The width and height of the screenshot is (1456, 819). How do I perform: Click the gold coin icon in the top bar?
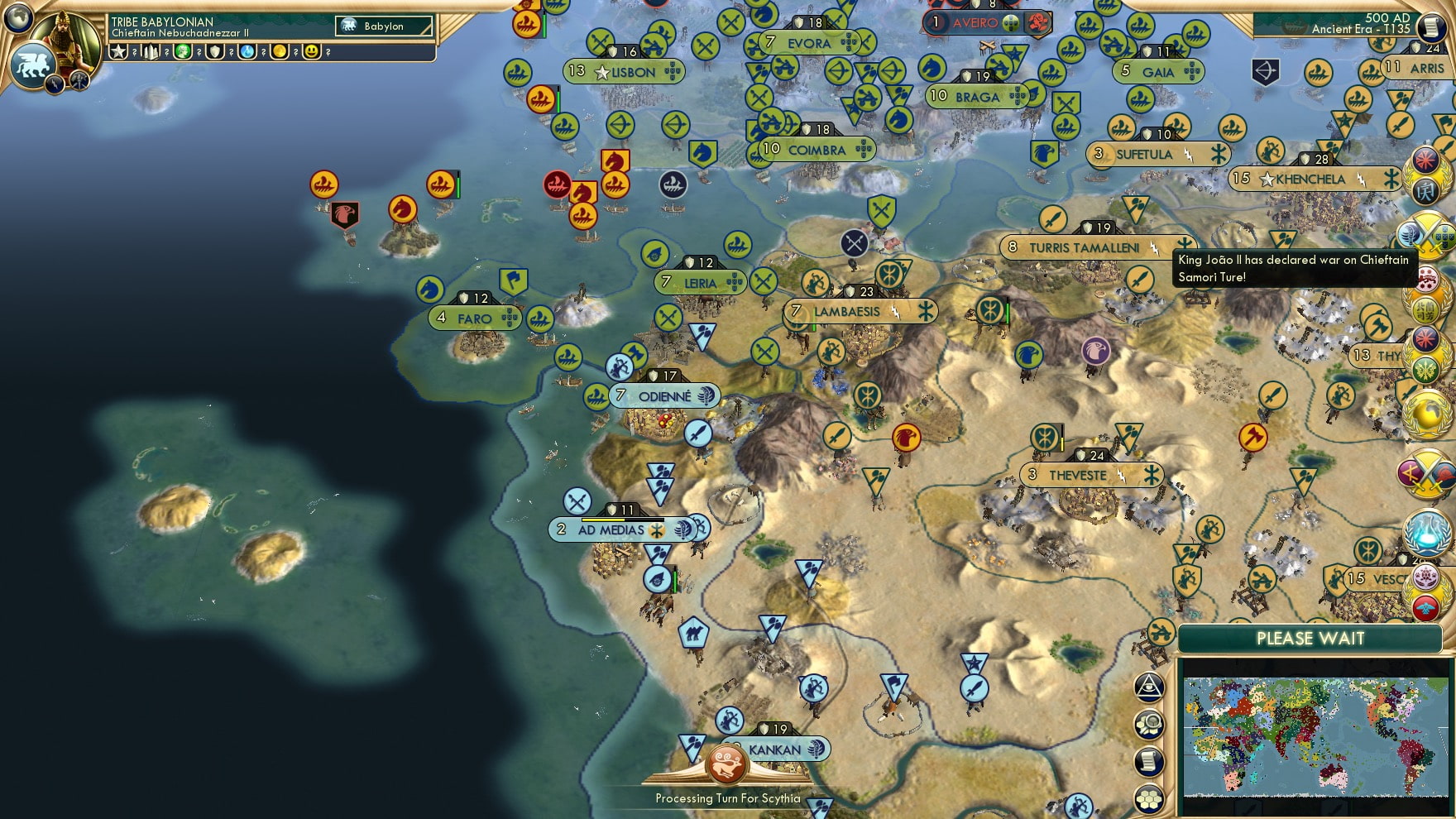(280, 52)
